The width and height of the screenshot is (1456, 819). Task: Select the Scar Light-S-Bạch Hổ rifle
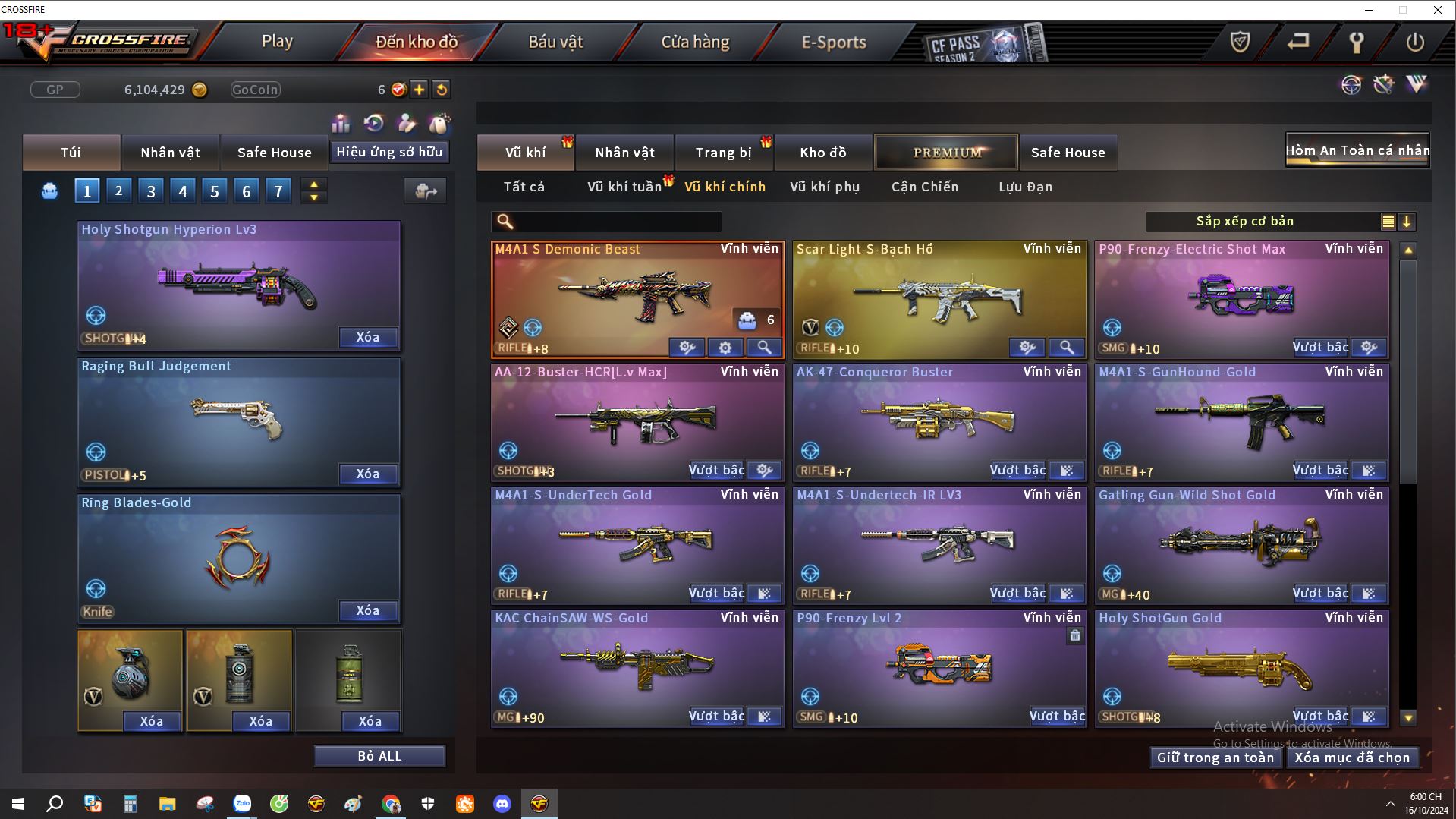tap(939, 298)
